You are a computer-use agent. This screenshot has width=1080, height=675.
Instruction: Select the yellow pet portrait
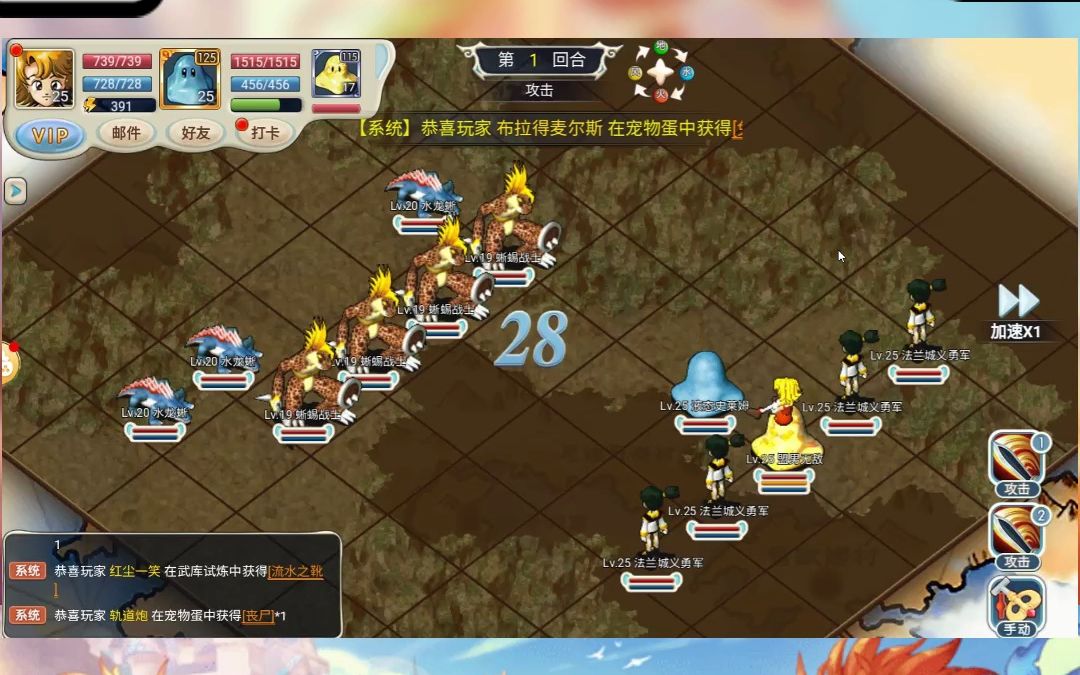pyautogui.click(x=336, y=73)
